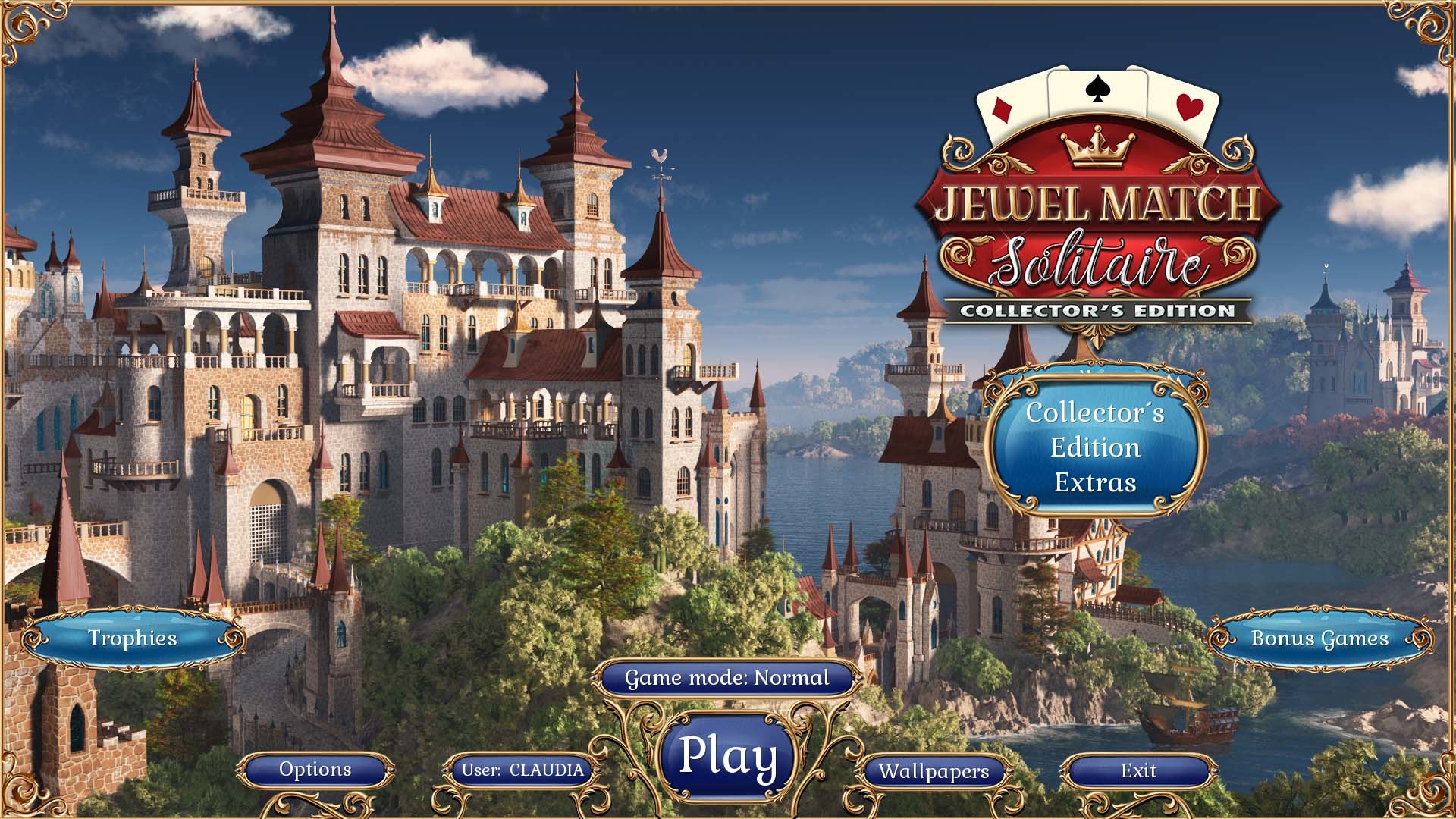This screenshot has height=819, width=1456.
Task: Open the Options menu
Action: coord(317,769)
